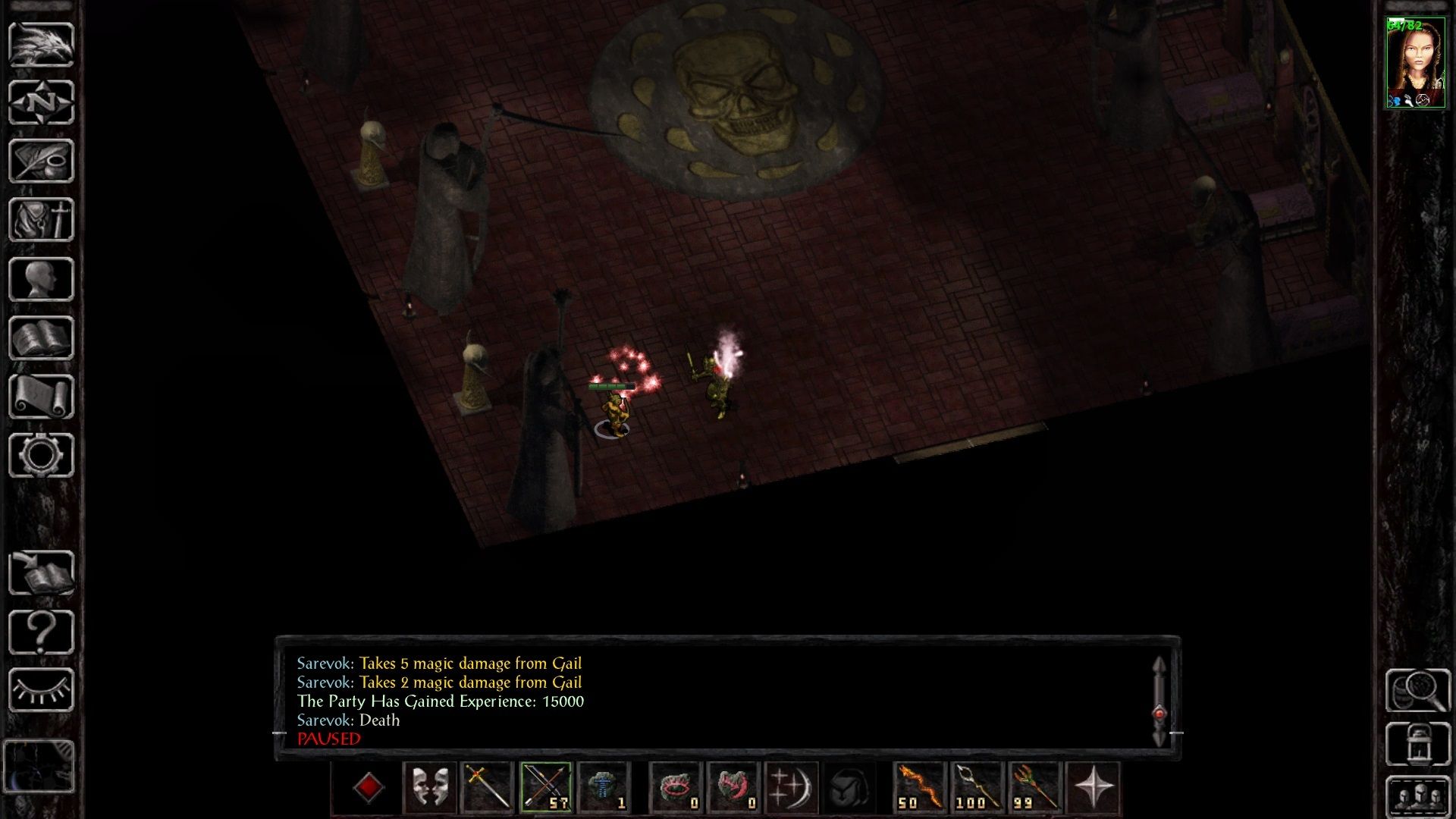Use the flame wand with 50 charges
1456x819 pixels.
[x=920, y=788]
